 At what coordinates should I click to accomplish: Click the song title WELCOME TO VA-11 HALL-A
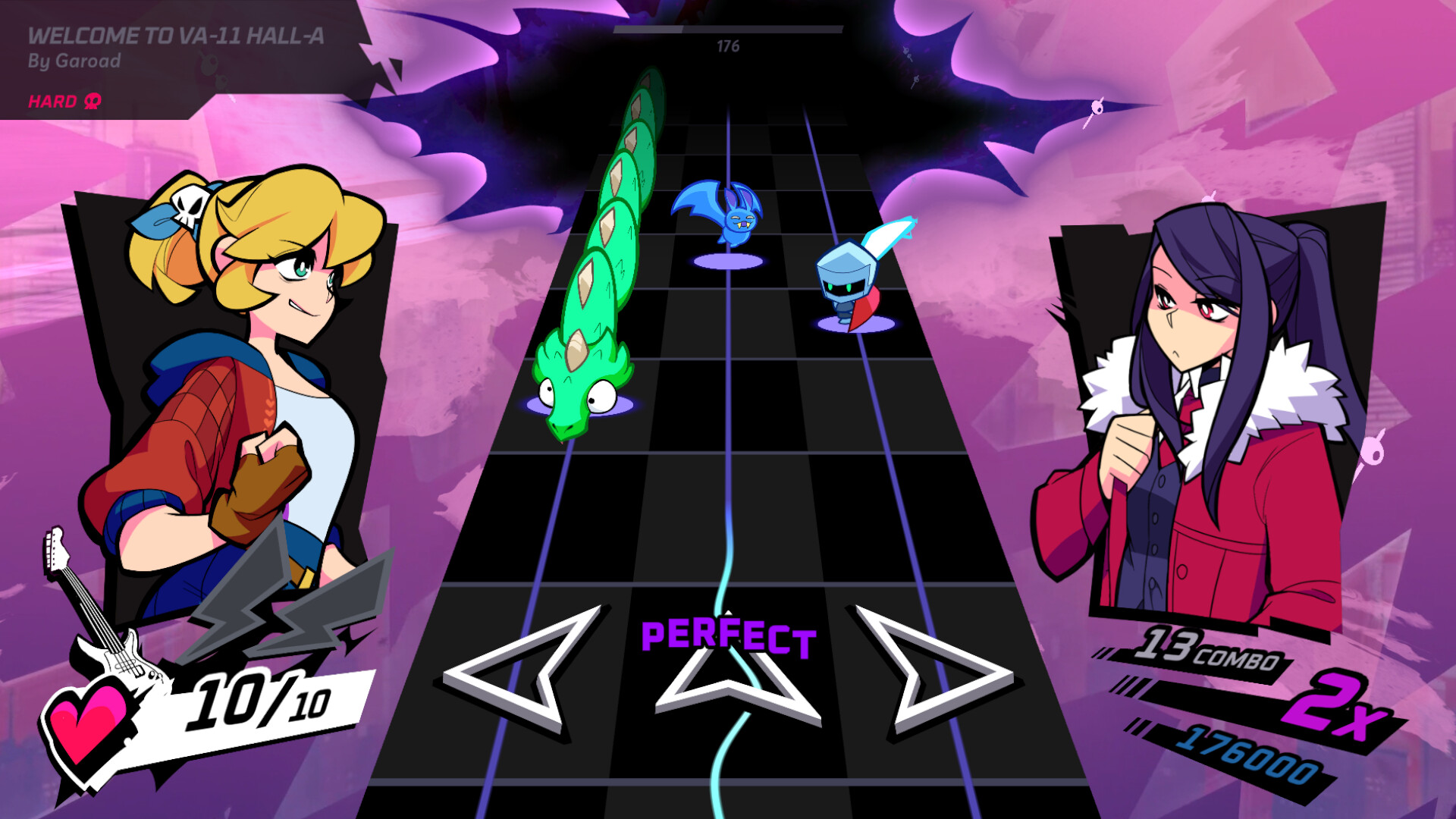coord(176,35)
